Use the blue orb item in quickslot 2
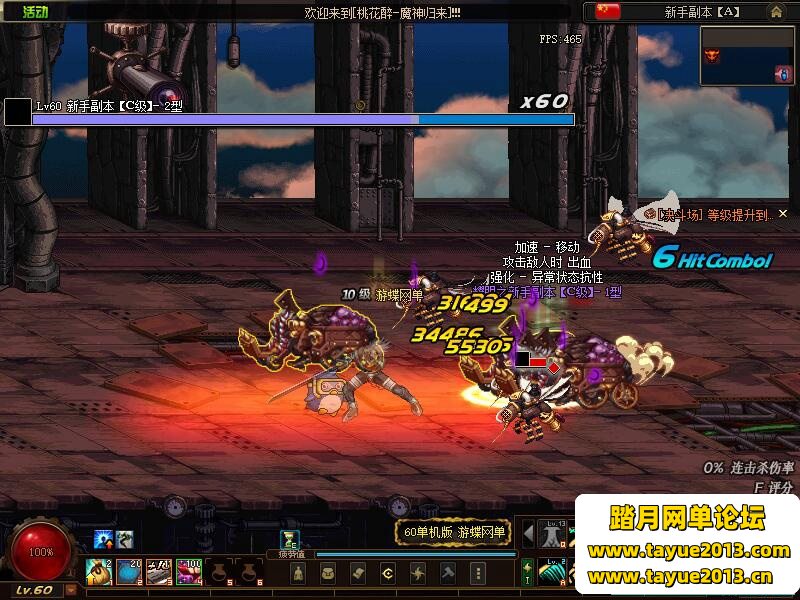 (129, 571)
